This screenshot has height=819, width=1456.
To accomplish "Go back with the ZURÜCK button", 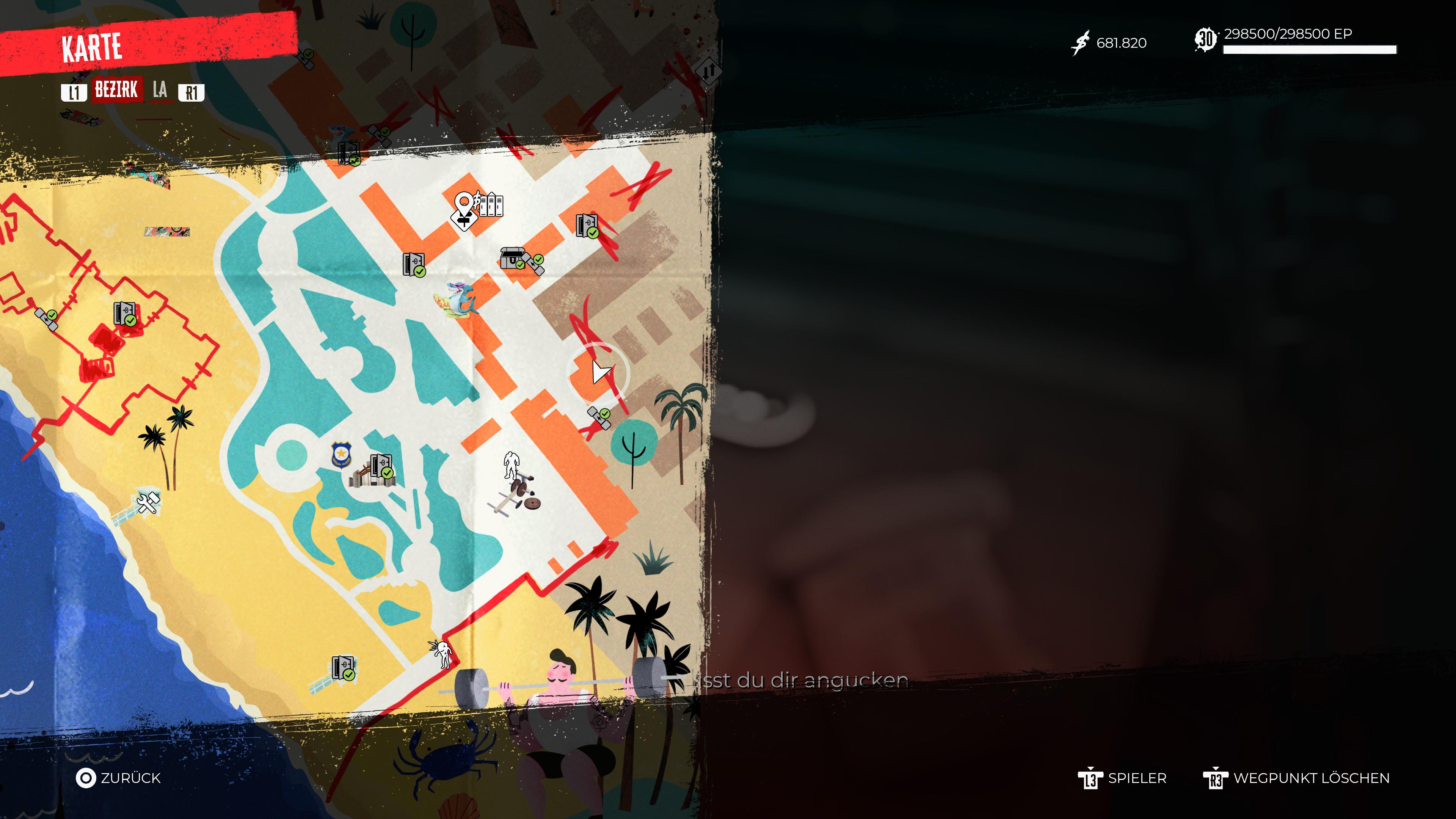I will tap(119, 778).
